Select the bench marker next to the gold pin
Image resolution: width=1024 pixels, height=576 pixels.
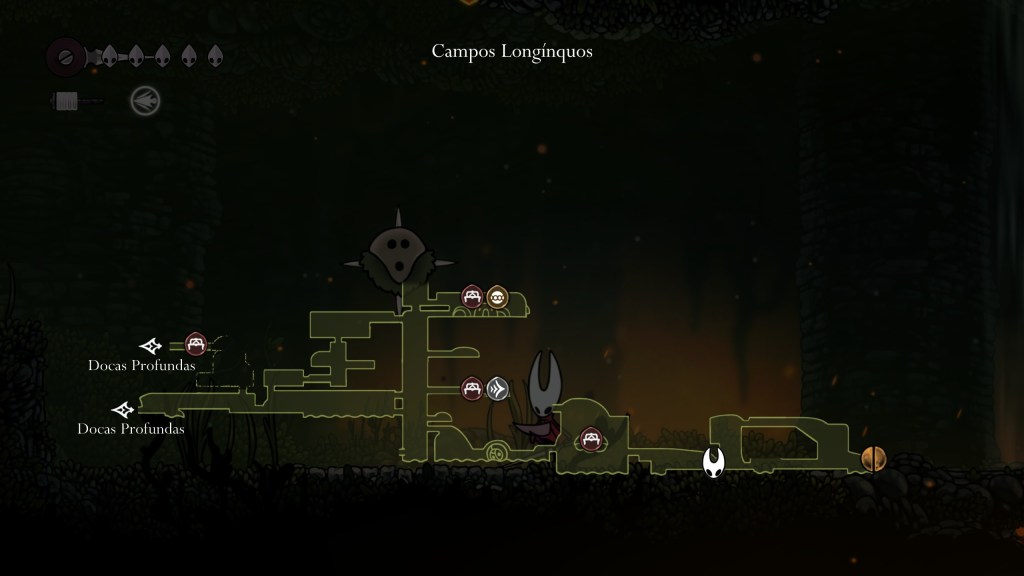click(x=473, y=297)
